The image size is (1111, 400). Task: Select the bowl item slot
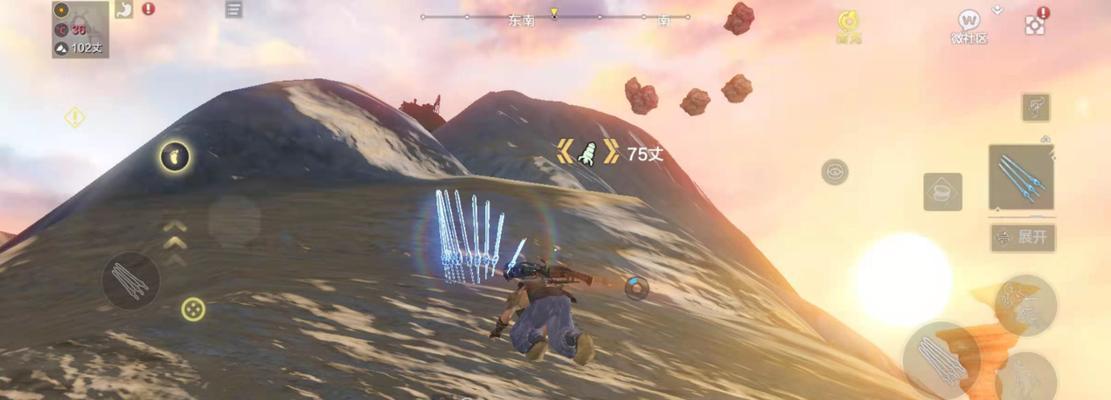click(942, 191)
